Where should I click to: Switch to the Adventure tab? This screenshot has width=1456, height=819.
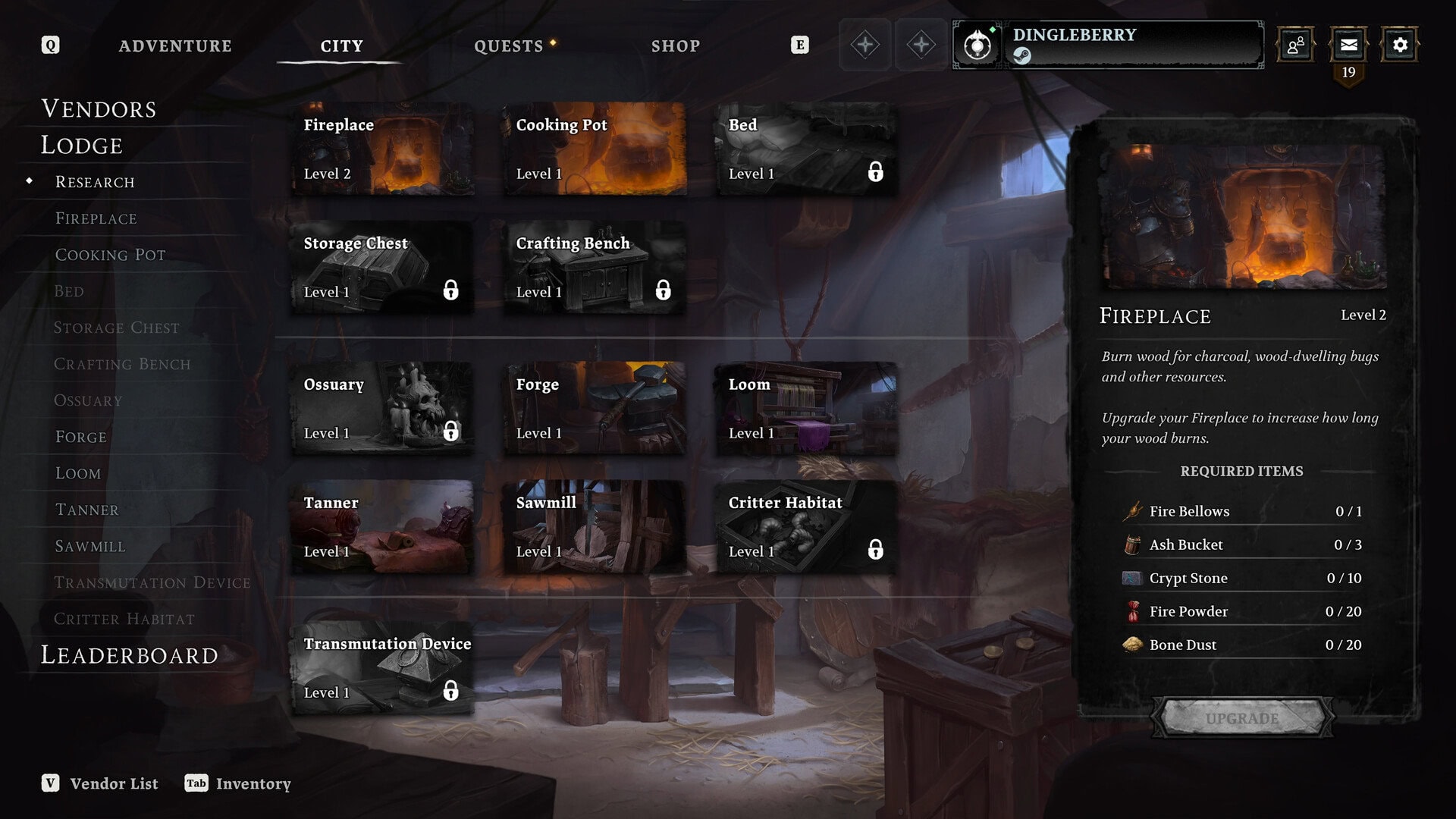click(175, 46)
